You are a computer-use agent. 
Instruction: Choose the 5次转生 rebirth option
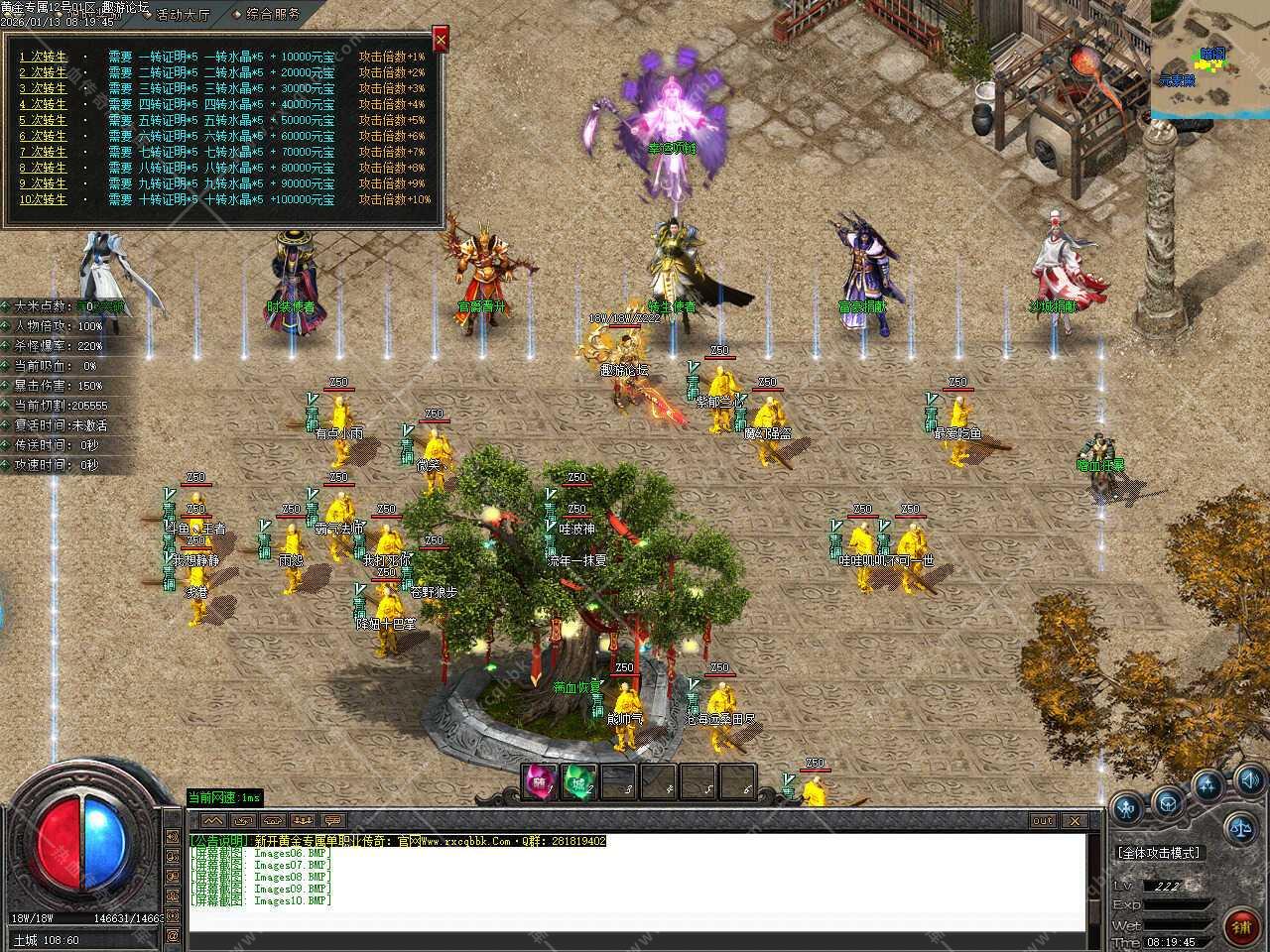[44, 120]
